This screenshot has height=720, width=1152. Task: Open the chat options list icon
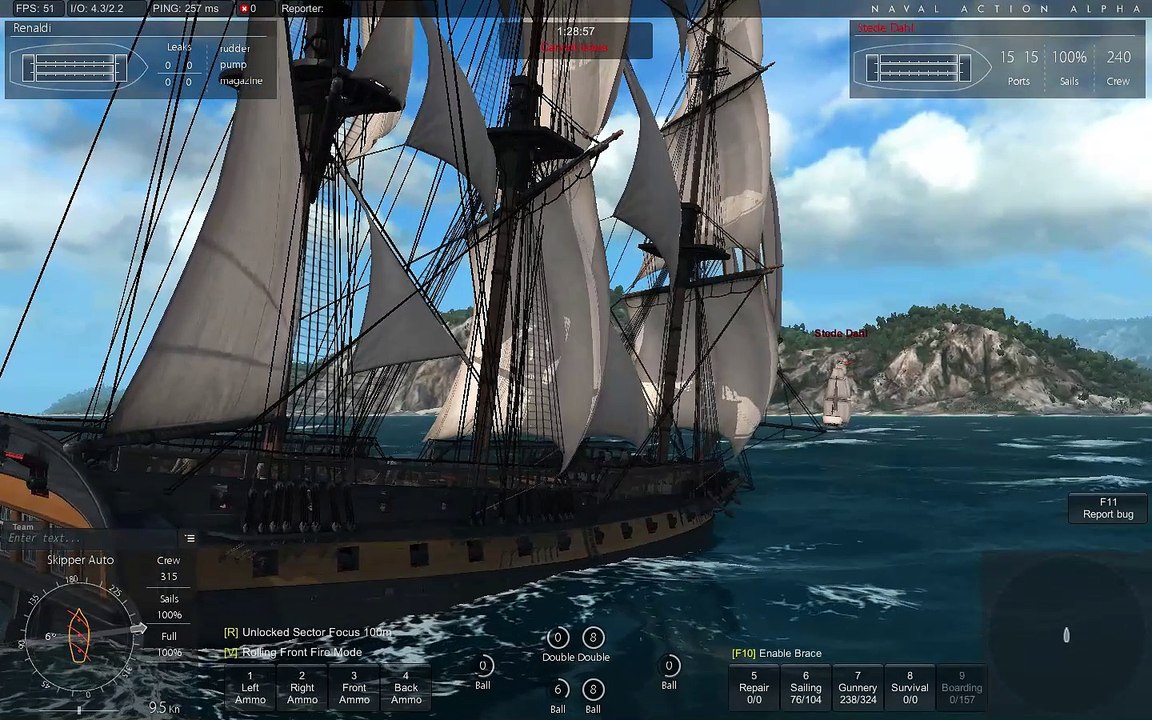click(x=190, y=538)
